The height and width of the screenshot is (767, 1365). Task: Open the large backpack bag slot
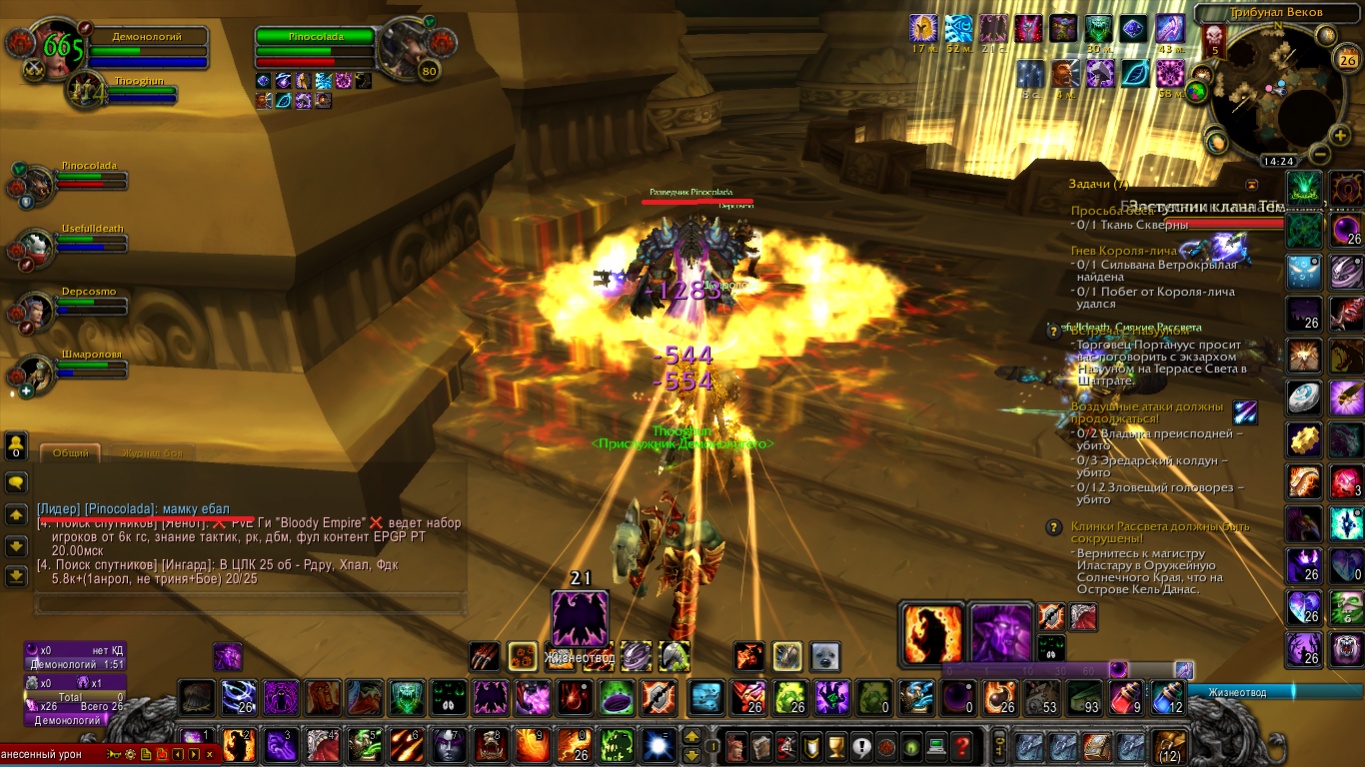point(1169,746)
